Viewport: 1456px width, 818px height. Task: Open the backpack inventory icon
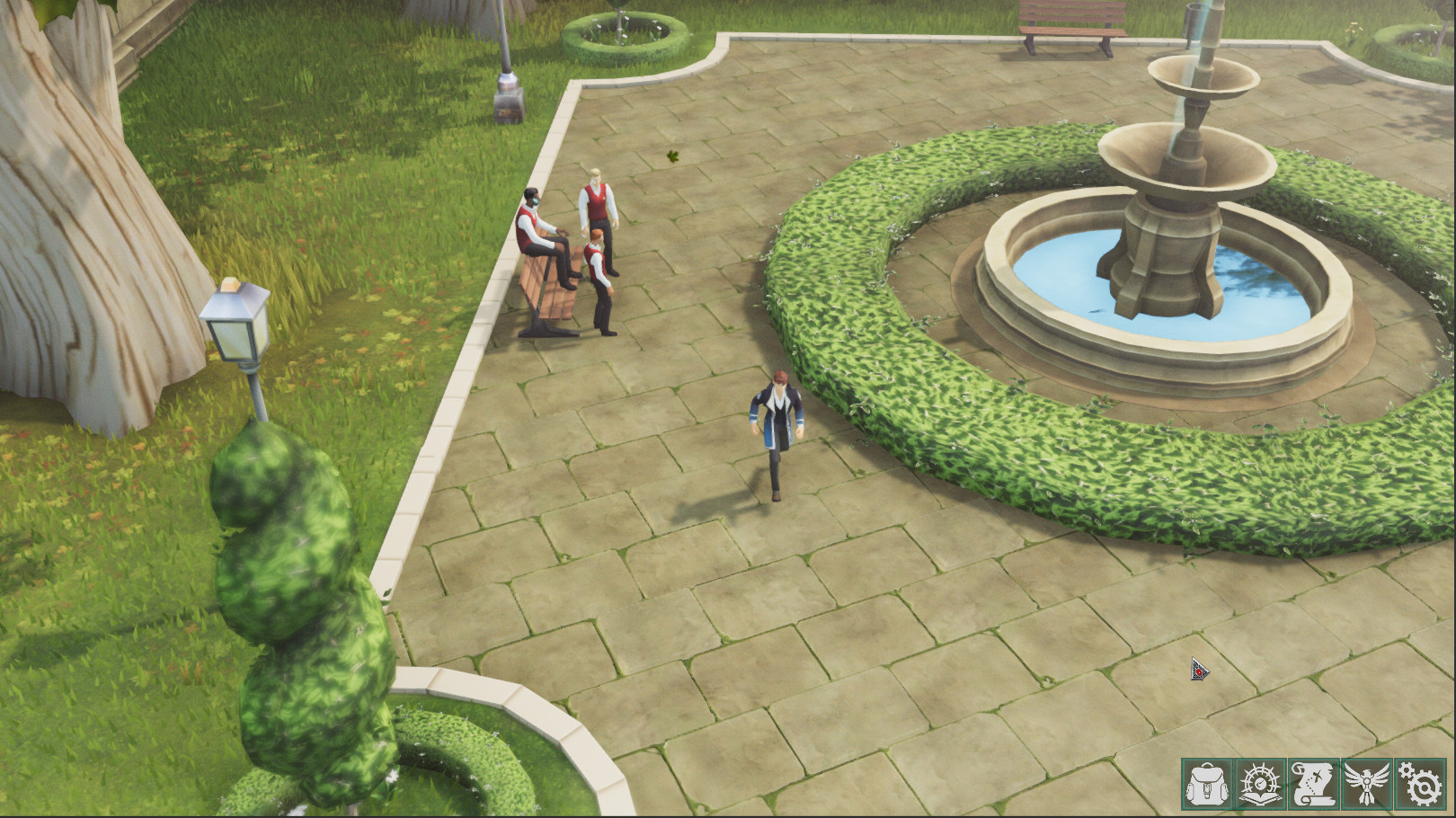(1209, 784)
